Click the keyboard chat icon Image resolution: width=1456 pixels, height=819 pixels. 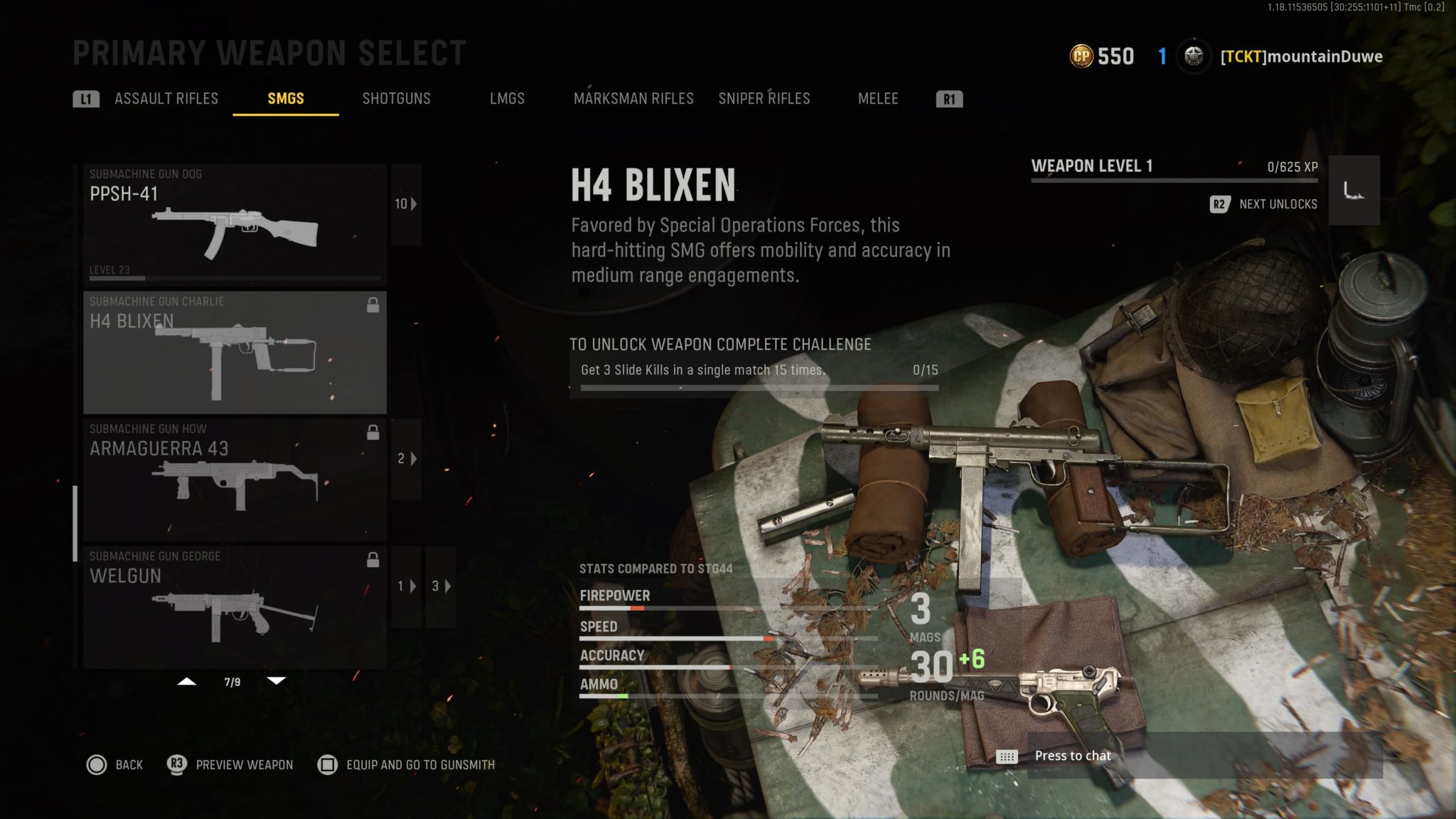click(1006, 756)
